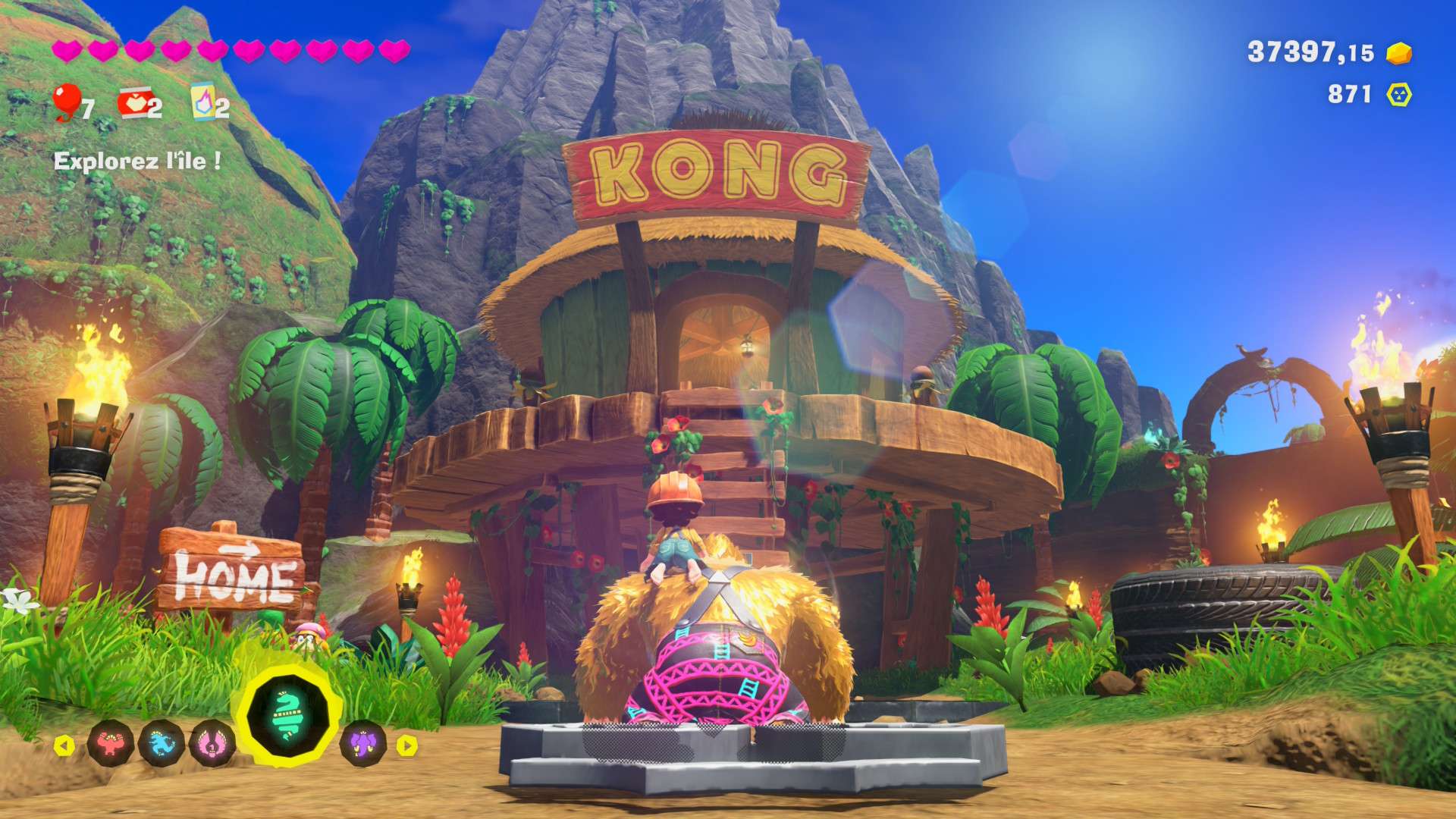Select the red balloon item icon
1456x819 pixels.
(x=67, y=102)
